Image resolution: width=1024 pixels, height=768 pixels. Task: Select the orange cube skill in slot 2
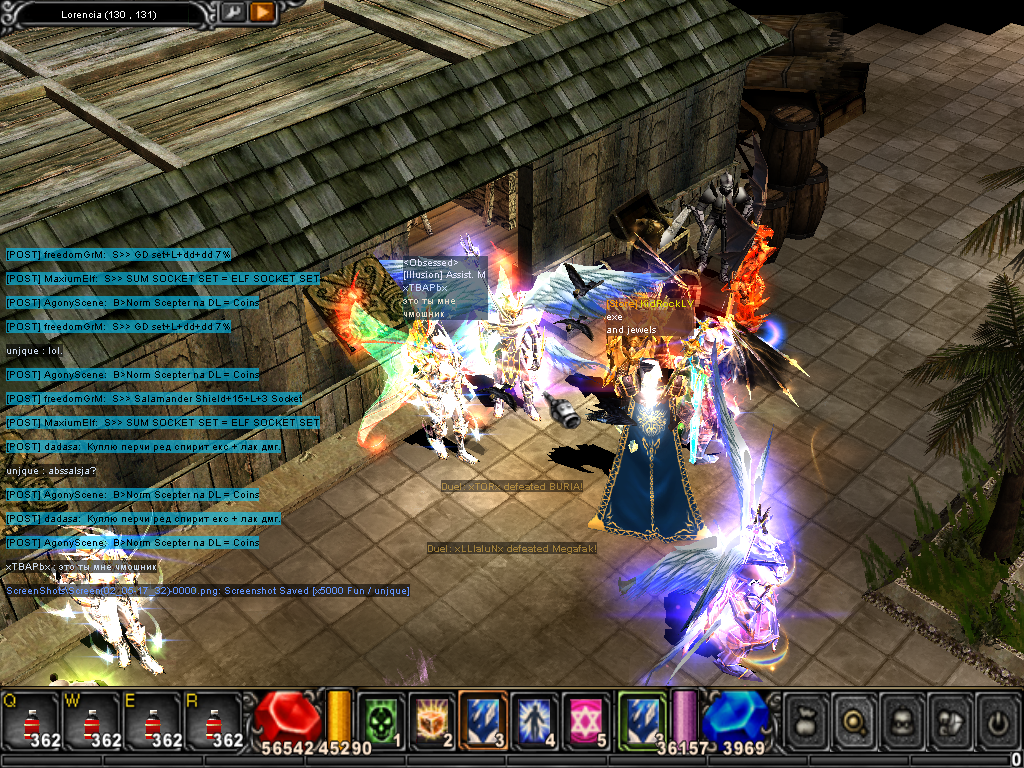click(431, 719)
